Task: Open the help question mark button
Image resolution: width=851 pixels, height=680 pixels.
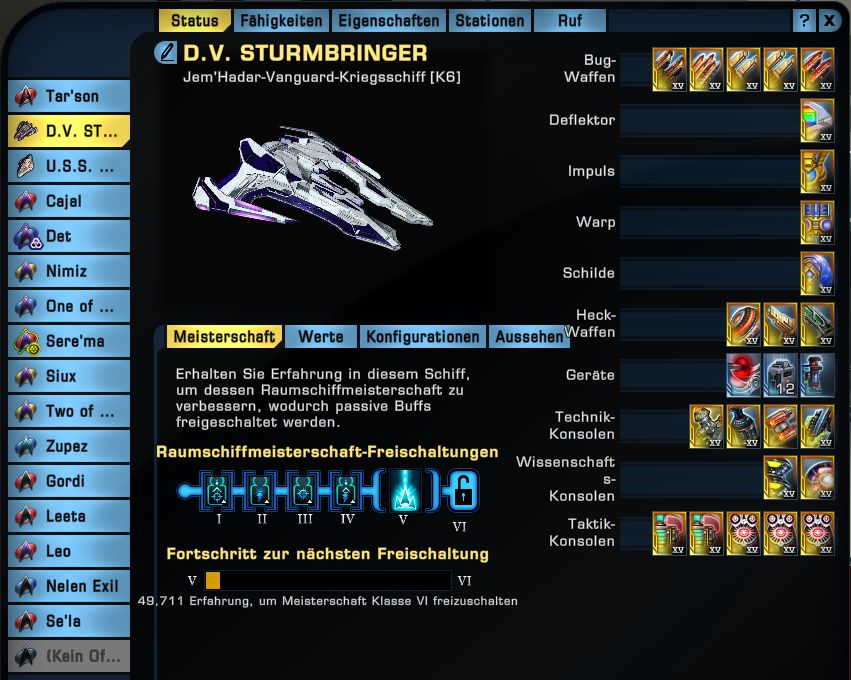Action: coord(805,20)
